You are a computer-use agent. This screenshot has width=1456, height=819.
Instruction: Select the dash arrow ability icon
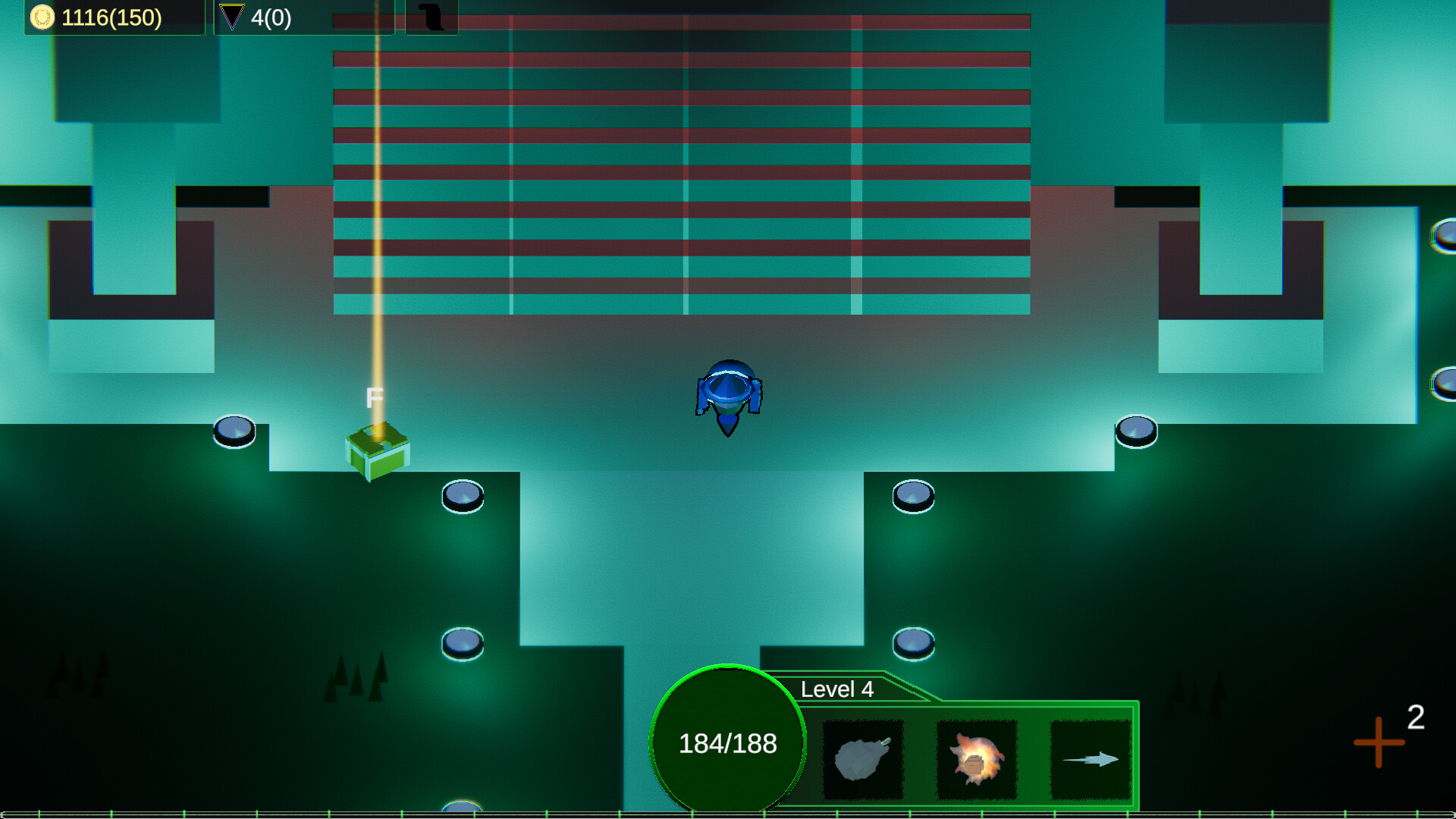point(1090,758)
